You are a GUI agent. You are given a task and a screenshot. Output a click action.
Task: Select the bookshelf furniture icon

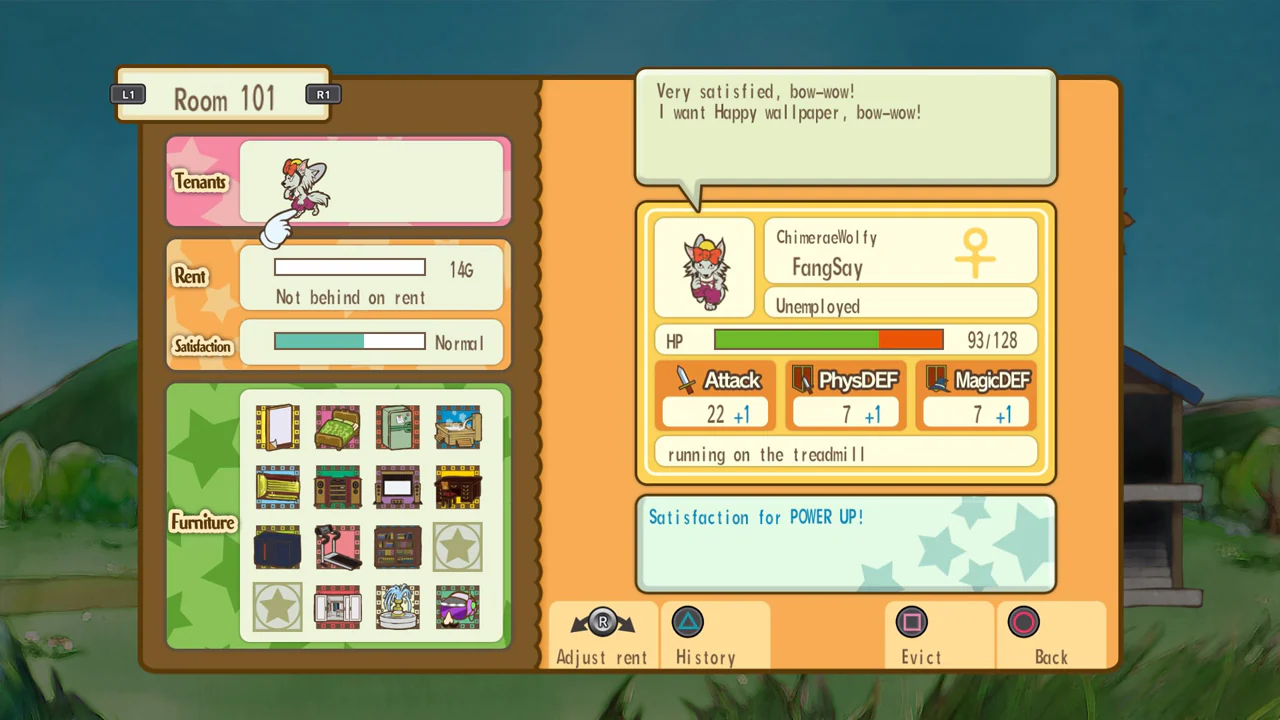pyautogui.click(x=397, y=547)
